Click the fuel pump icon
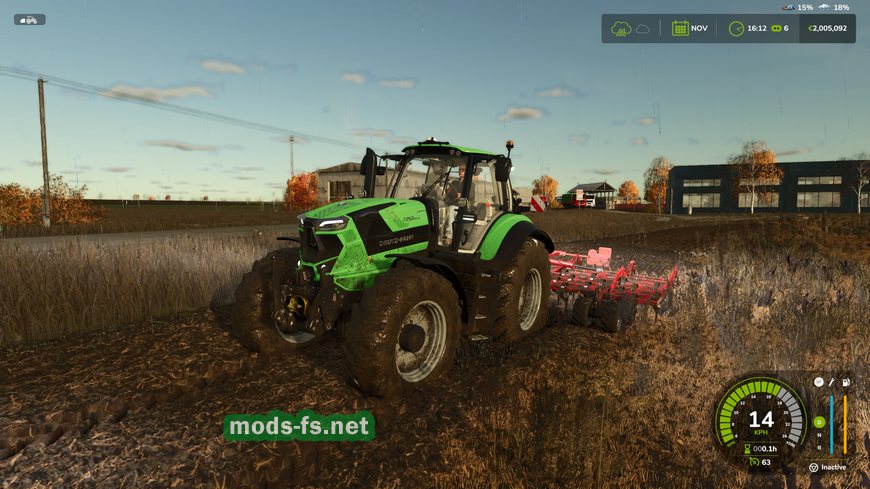Image resolution: width=870 pixels, height=489 pixels. pos(846,382)
